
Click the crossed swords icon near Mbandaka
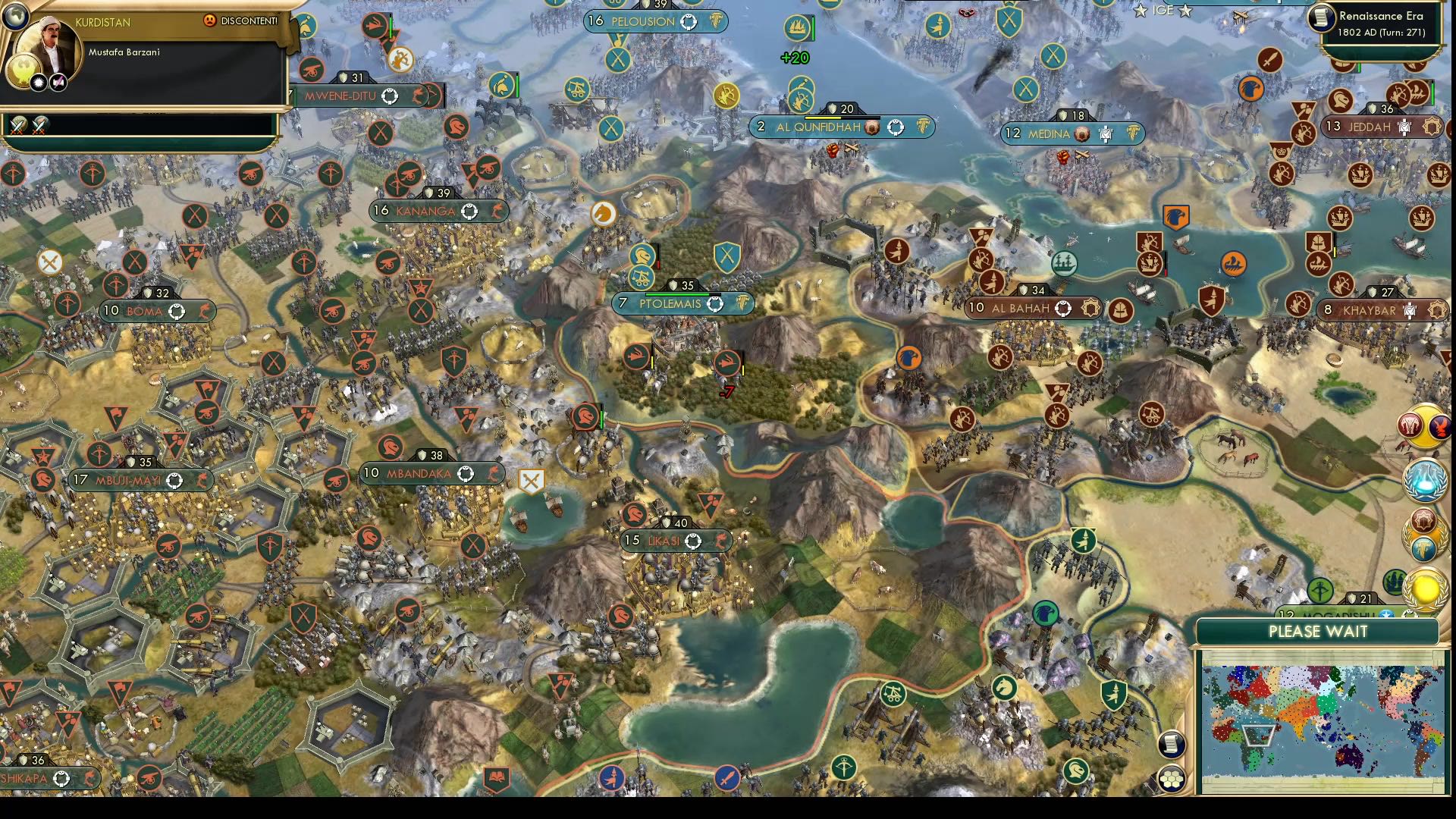click(533, 479)
